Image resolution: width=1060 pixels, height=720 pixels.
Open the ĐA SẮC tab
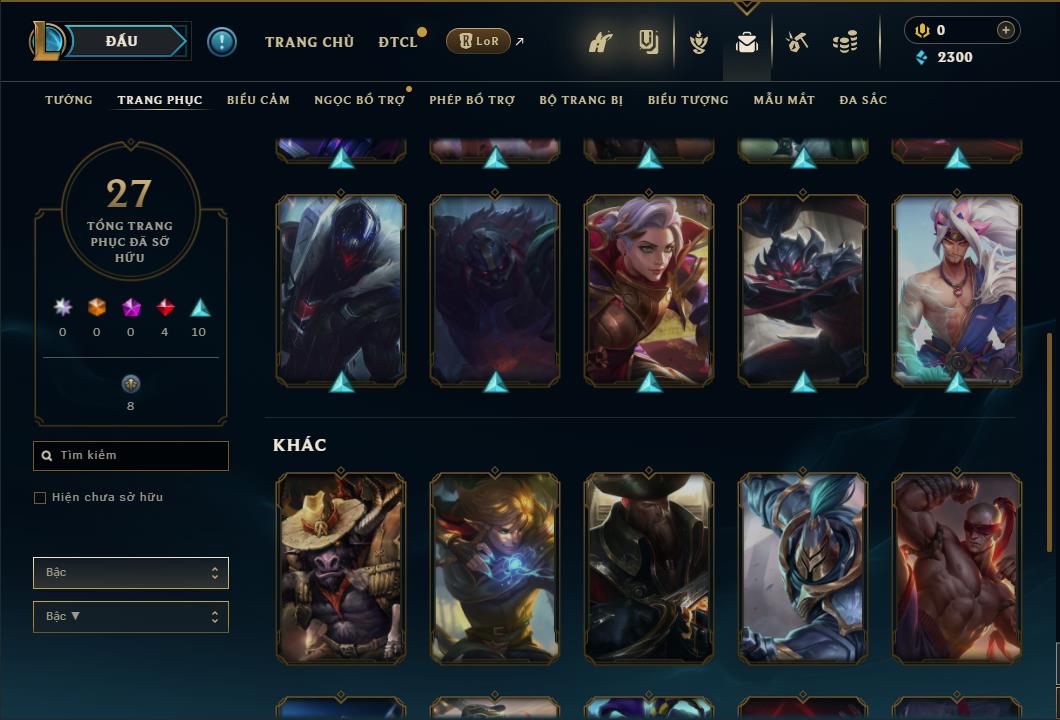tap(863, 100)
